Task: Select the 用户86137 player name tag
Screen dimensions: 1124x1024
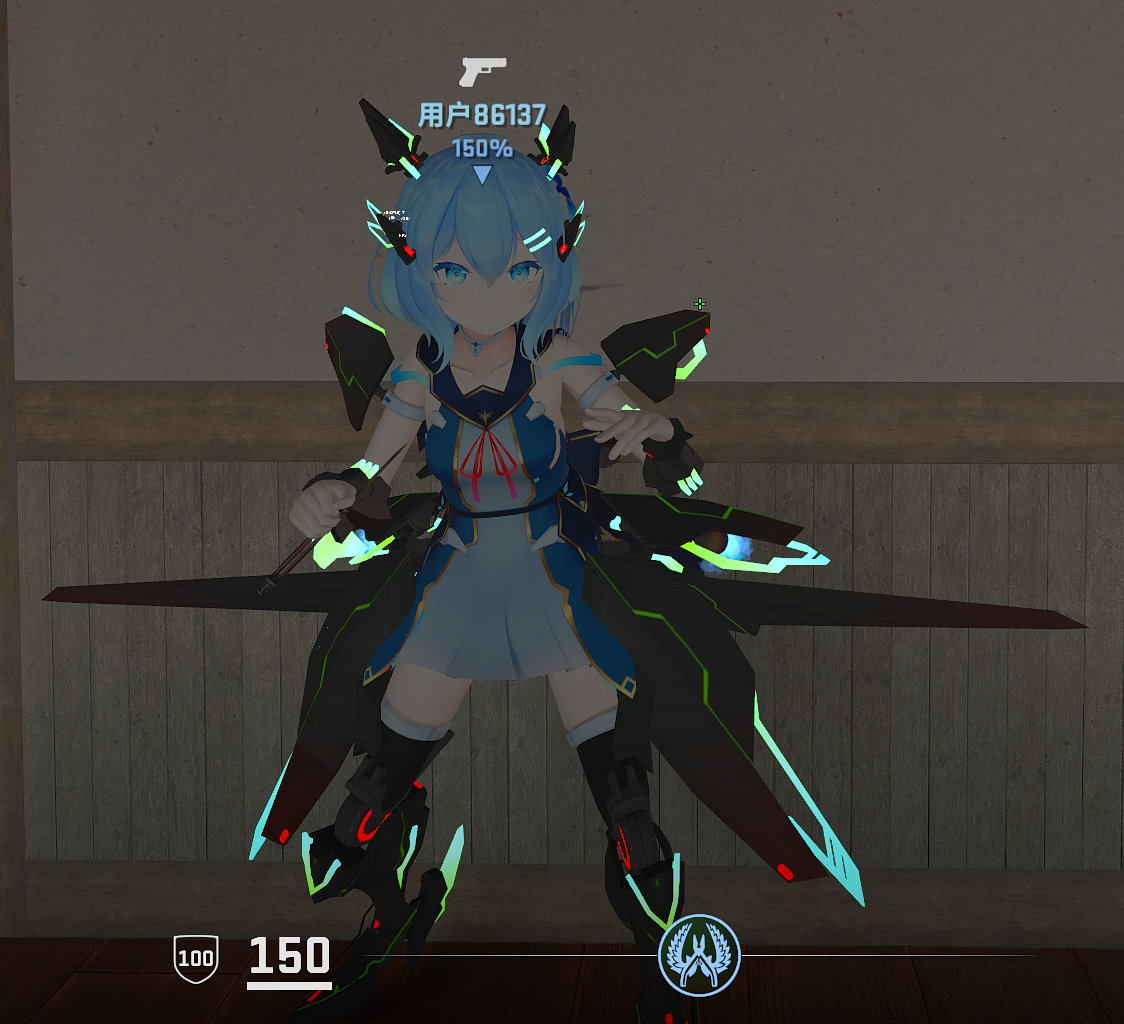Action: click(x=481, y=116)
